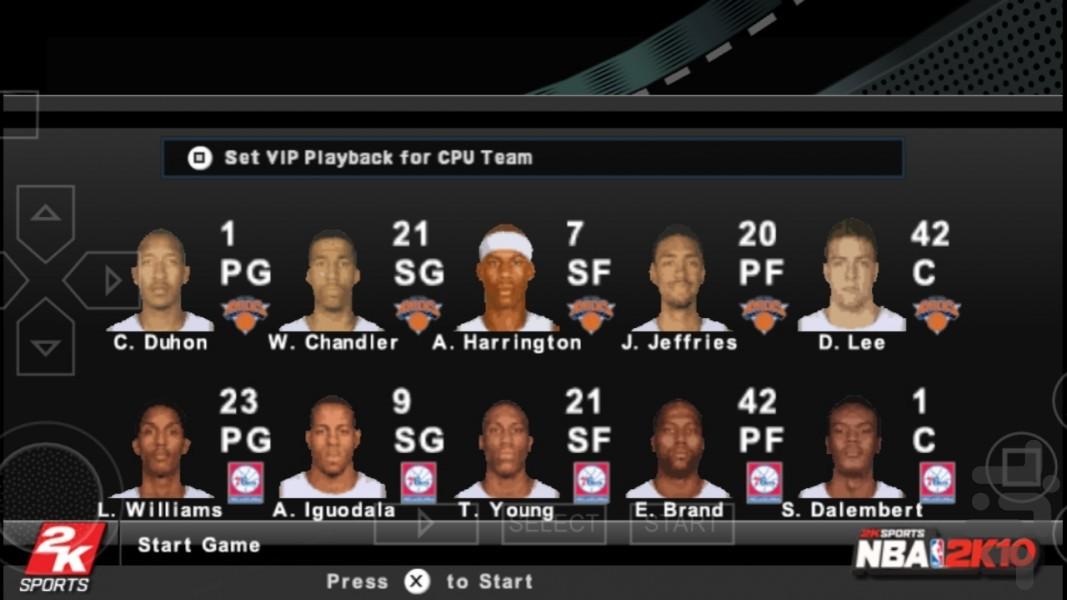Pick A. Harrington's headband portrait
The image size is (1067, 600).
[506, 279]
